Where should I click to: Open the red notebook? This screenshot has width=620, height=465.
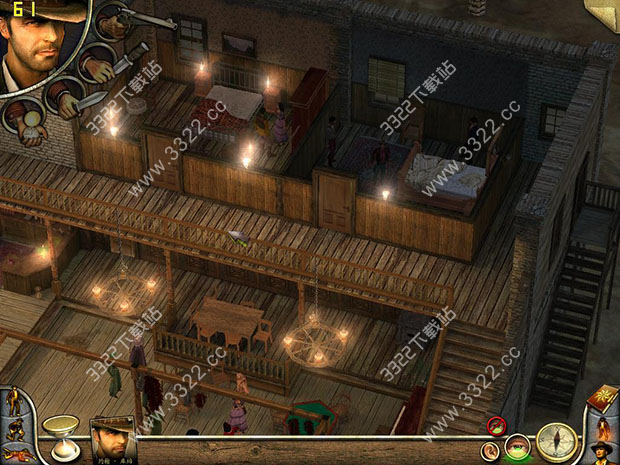coord(603,398)
